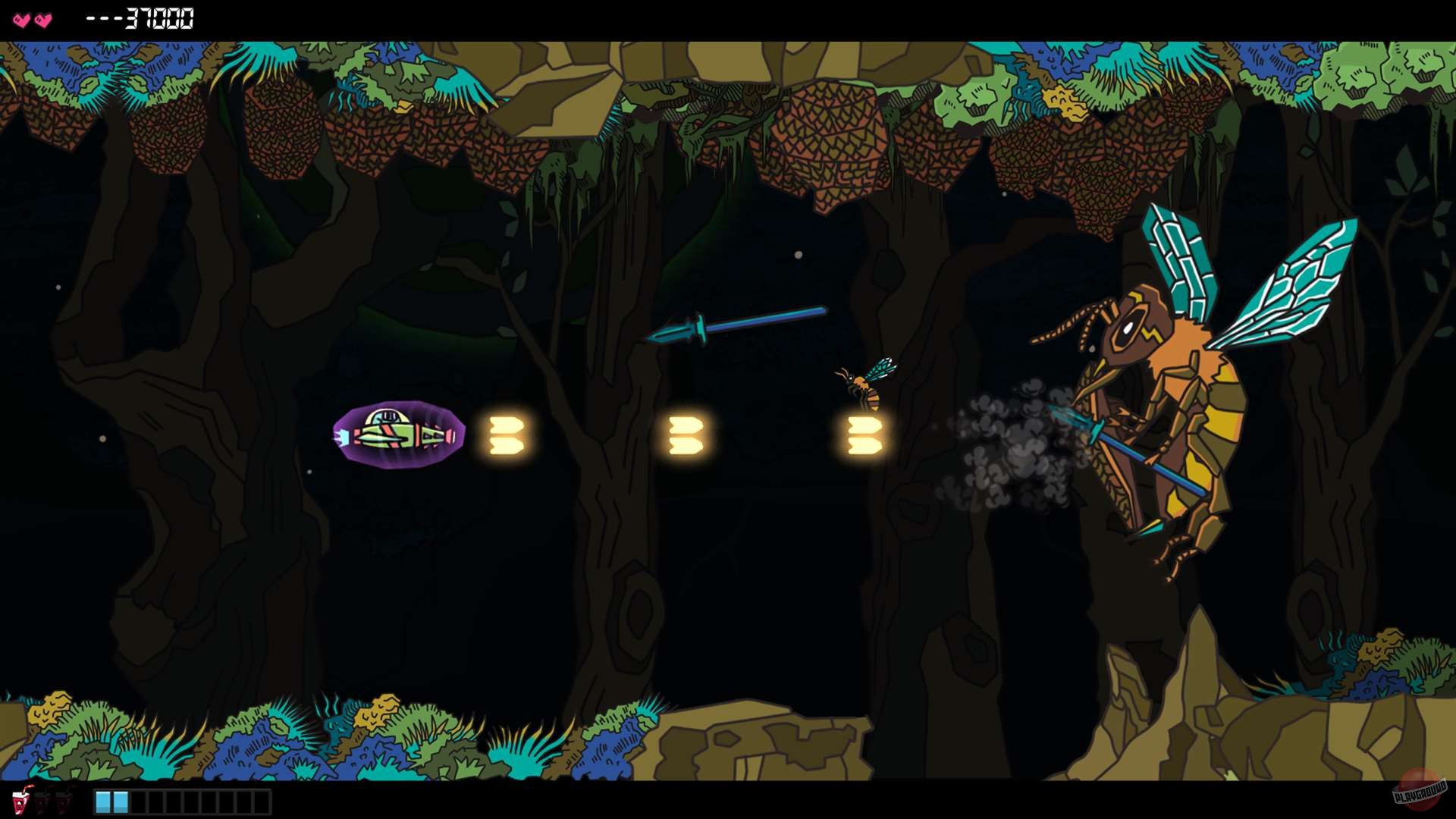Image resolution: width=1456 pixels, height=819 pixels.
Task: Click the middle pair of yellow bullets
Action: tap(686, 435)
